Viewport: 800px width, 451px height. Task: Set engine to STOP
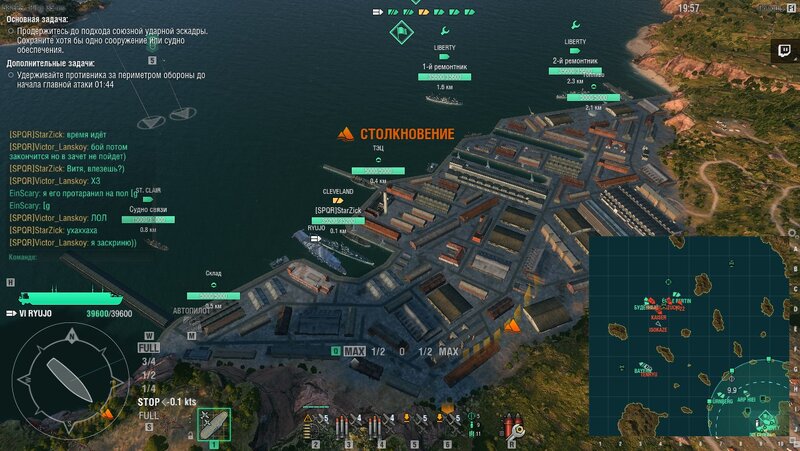(x=148, y=401)
